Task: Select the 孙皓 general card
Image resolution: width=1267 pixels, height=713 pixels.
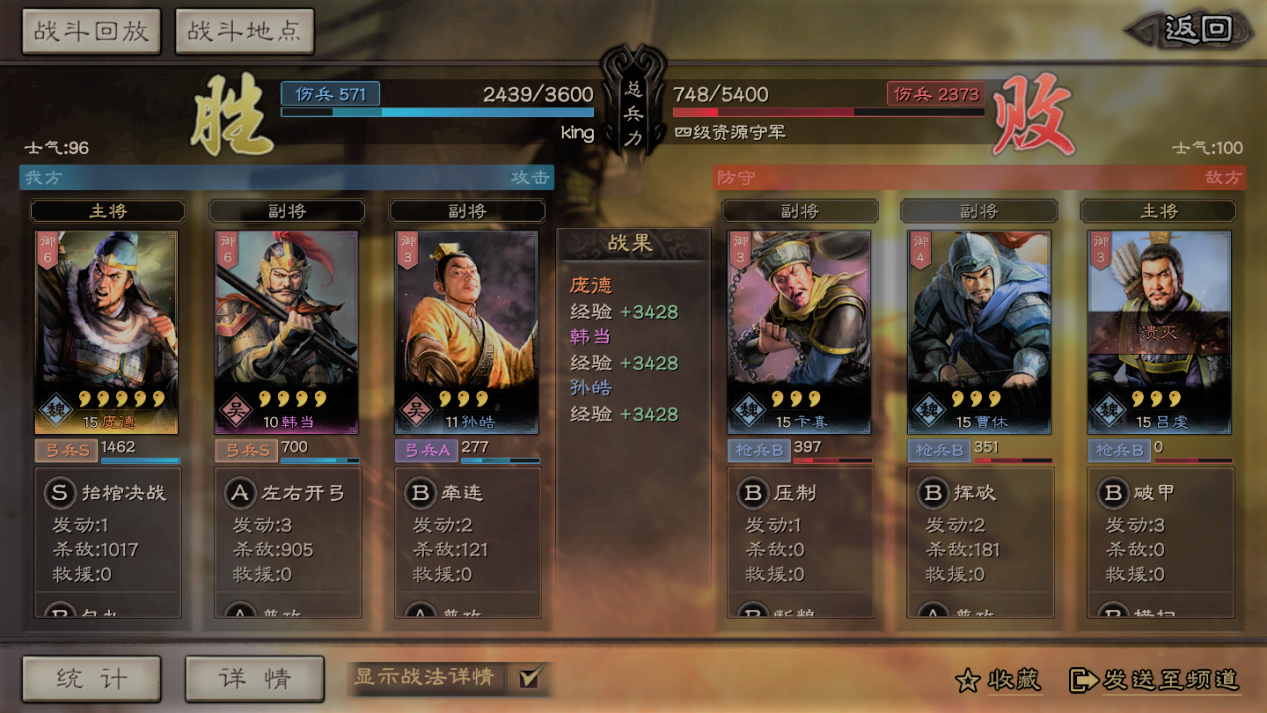Action: (x=466, y=332)
